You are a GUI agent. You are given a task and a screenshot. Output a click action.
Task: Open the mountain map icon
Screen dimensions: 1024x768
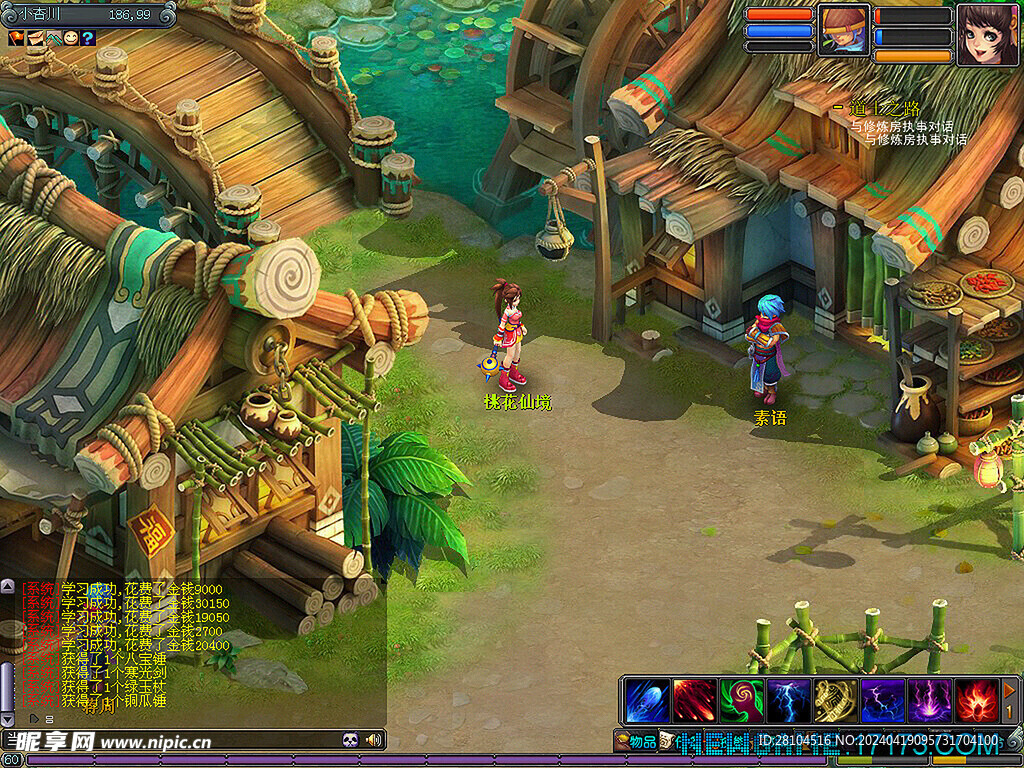pyautogui.click(x=52, y=38)
